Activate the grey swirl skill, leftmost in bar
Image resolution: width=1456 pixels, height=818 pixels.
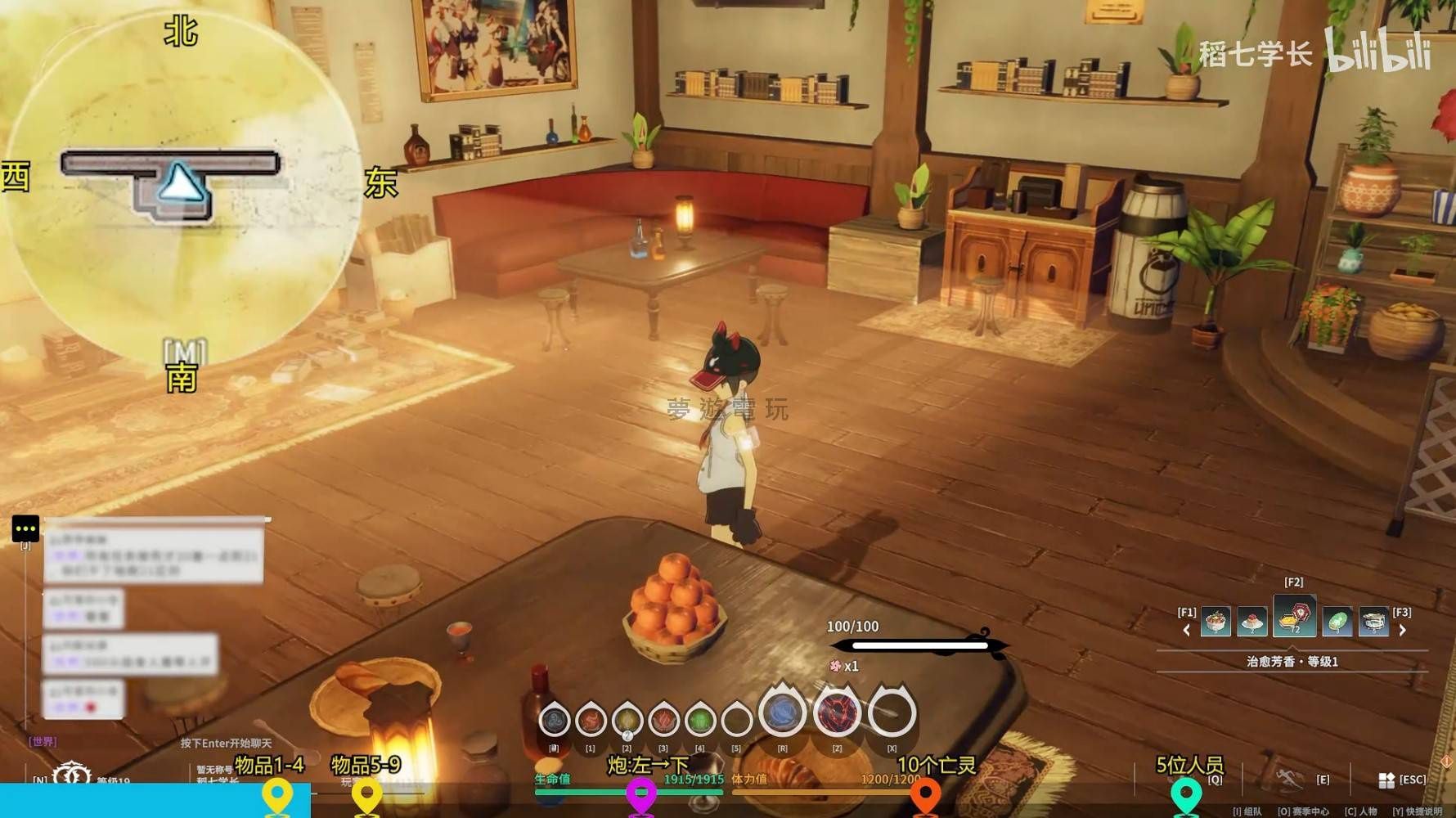tap(555, 721)
